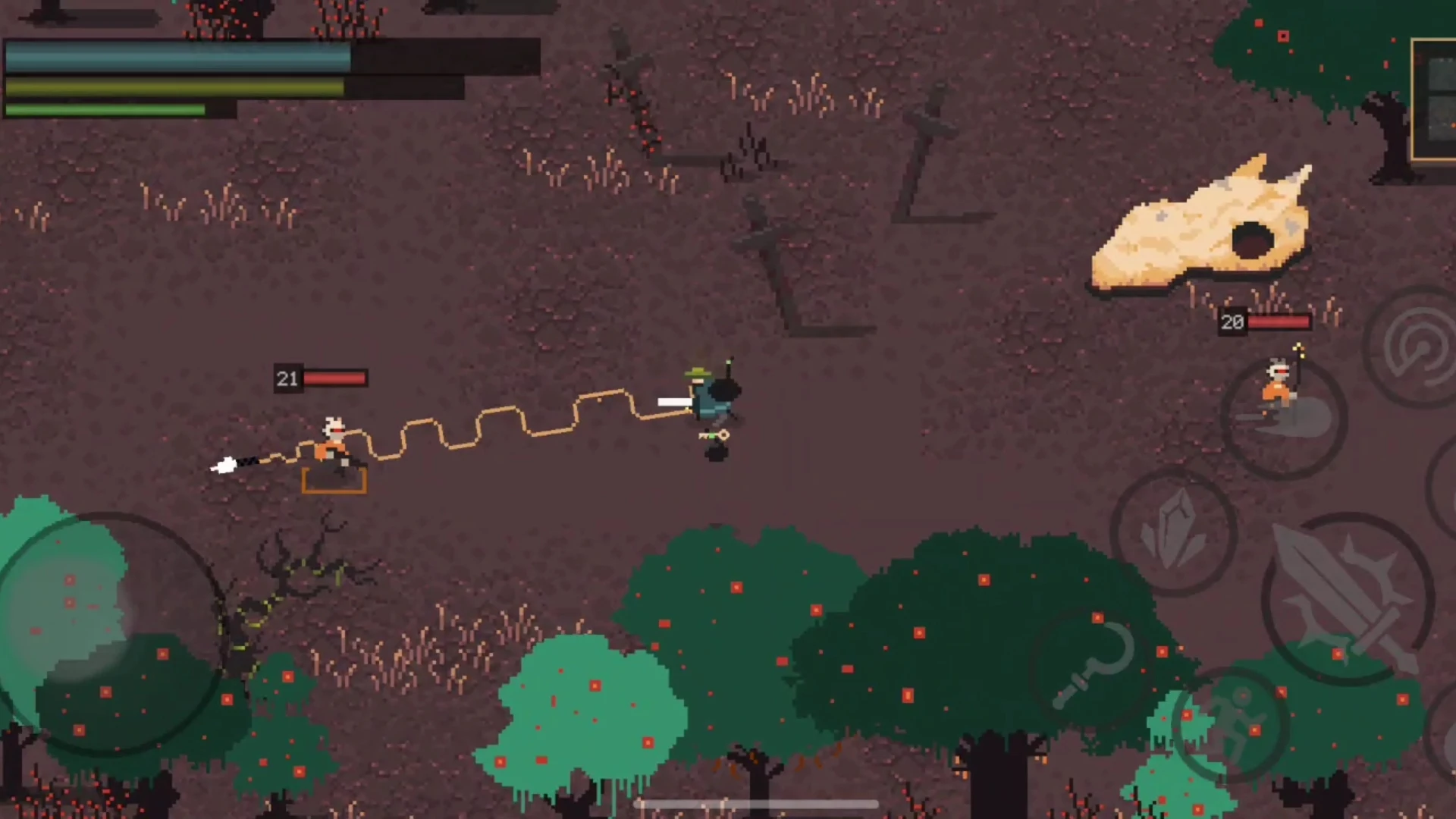The width and height of the screenshot is (1456, 819).
Task: Activate the crystal shard ability
Action: 1173,532
